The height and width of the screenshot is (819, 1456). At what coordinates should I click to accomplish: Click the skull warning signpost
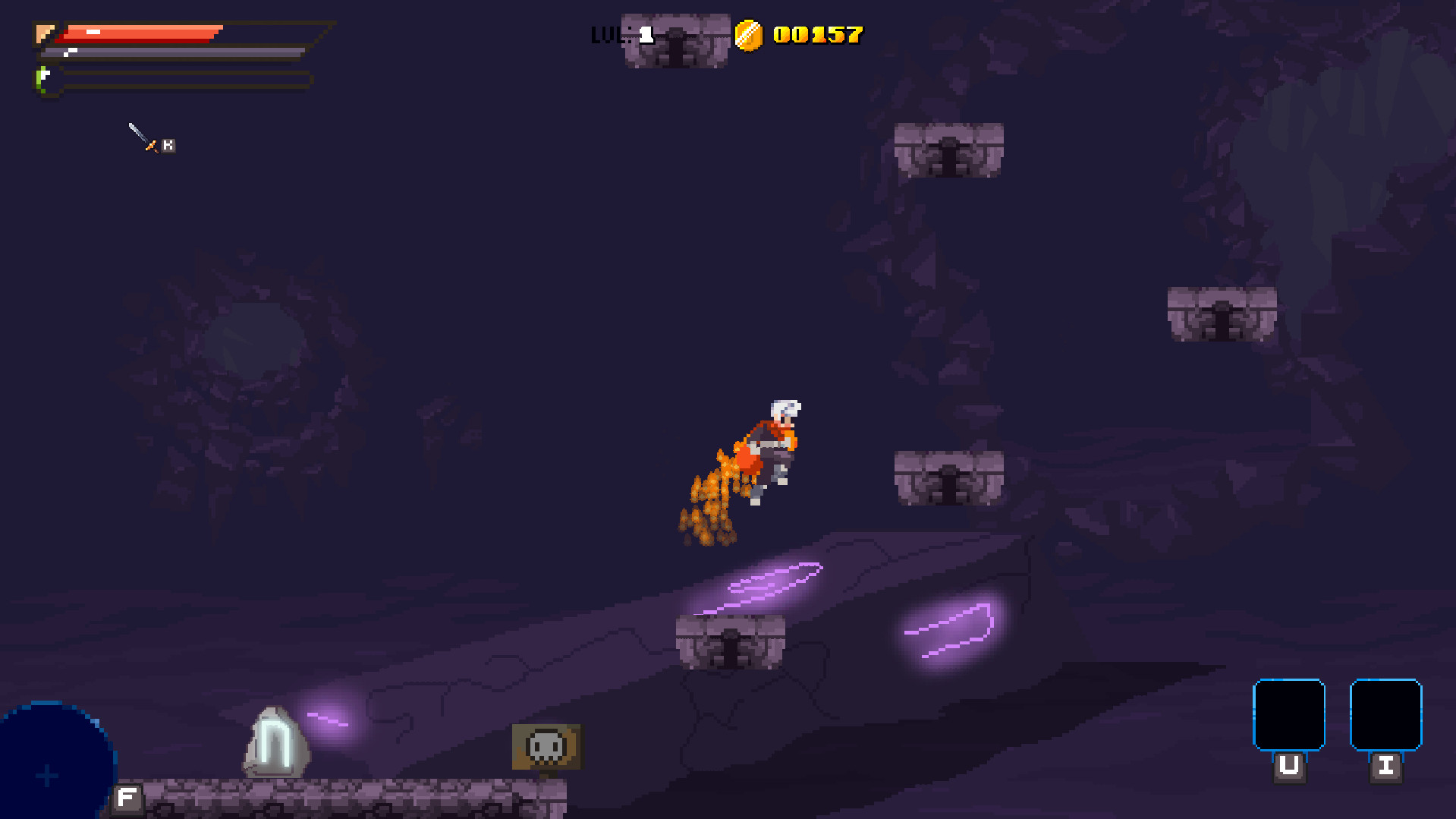tap(547, 747)
